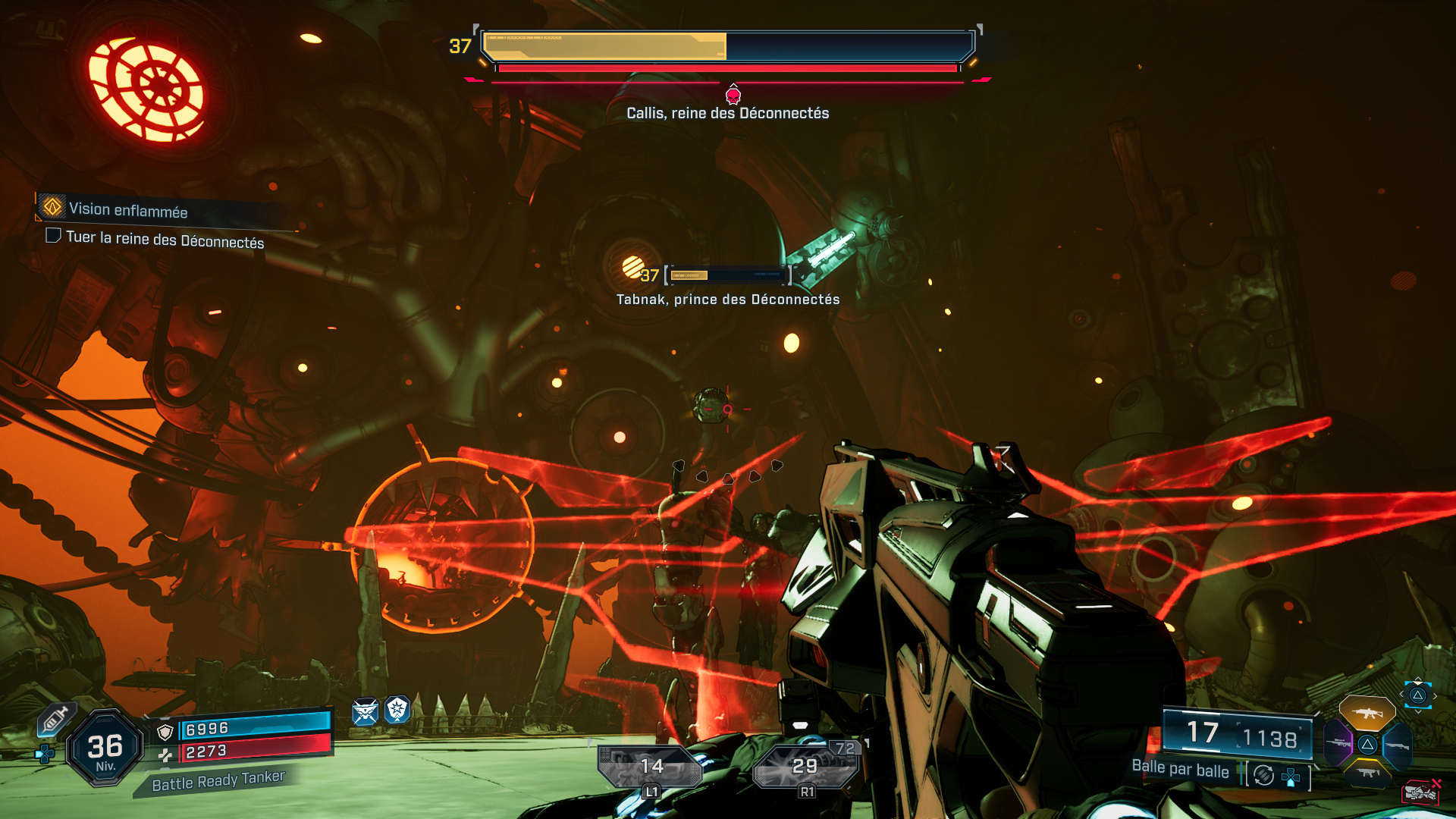Click the level 36 character badge

(x=105, y=748)
